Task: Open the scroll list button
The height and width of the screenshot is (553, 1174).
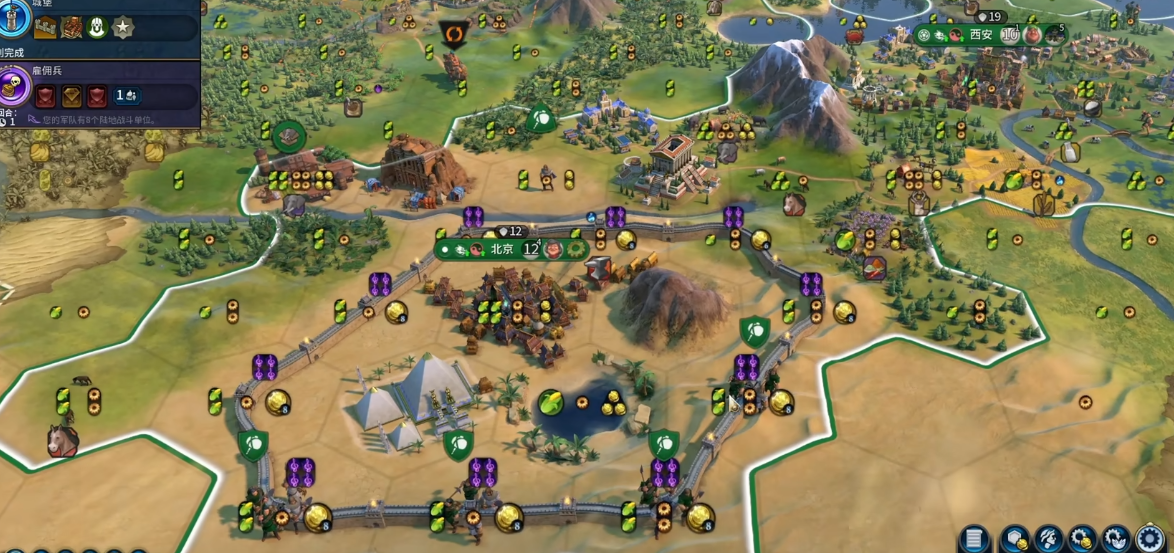Action: pos(975,538)
